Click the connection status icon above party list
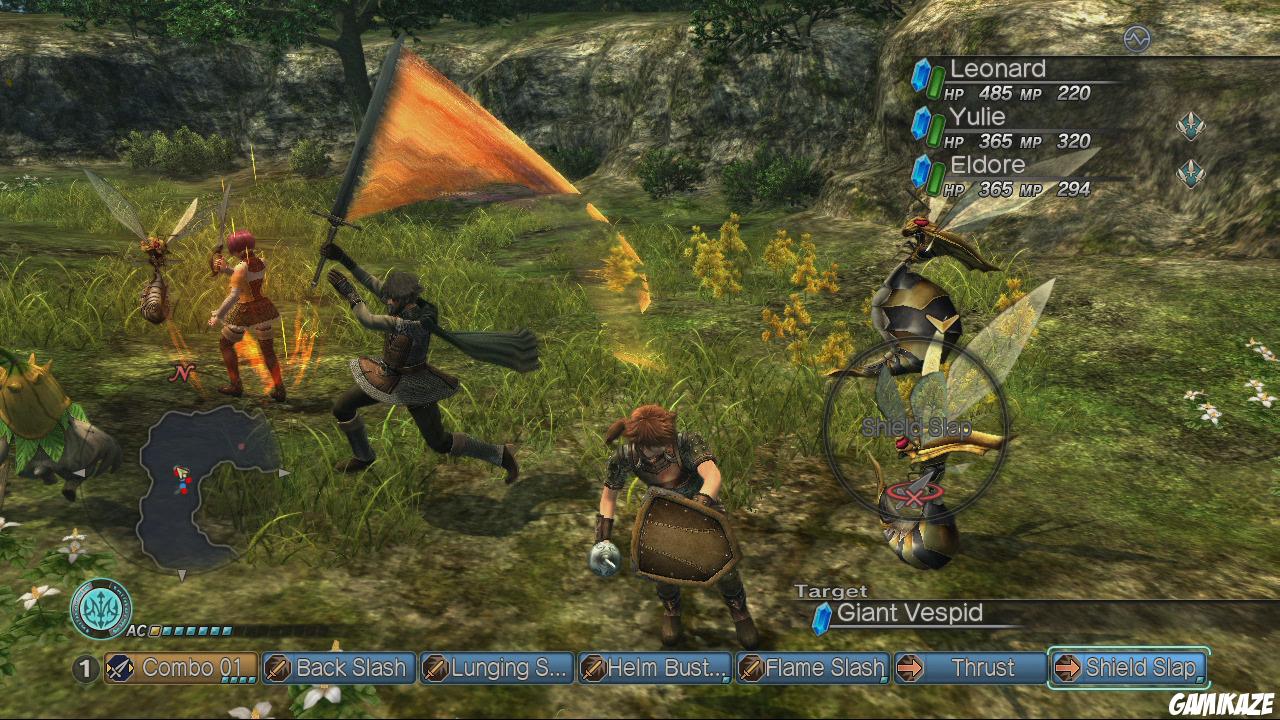Viewport: 1280px width, 720px height. point(1137,39)
